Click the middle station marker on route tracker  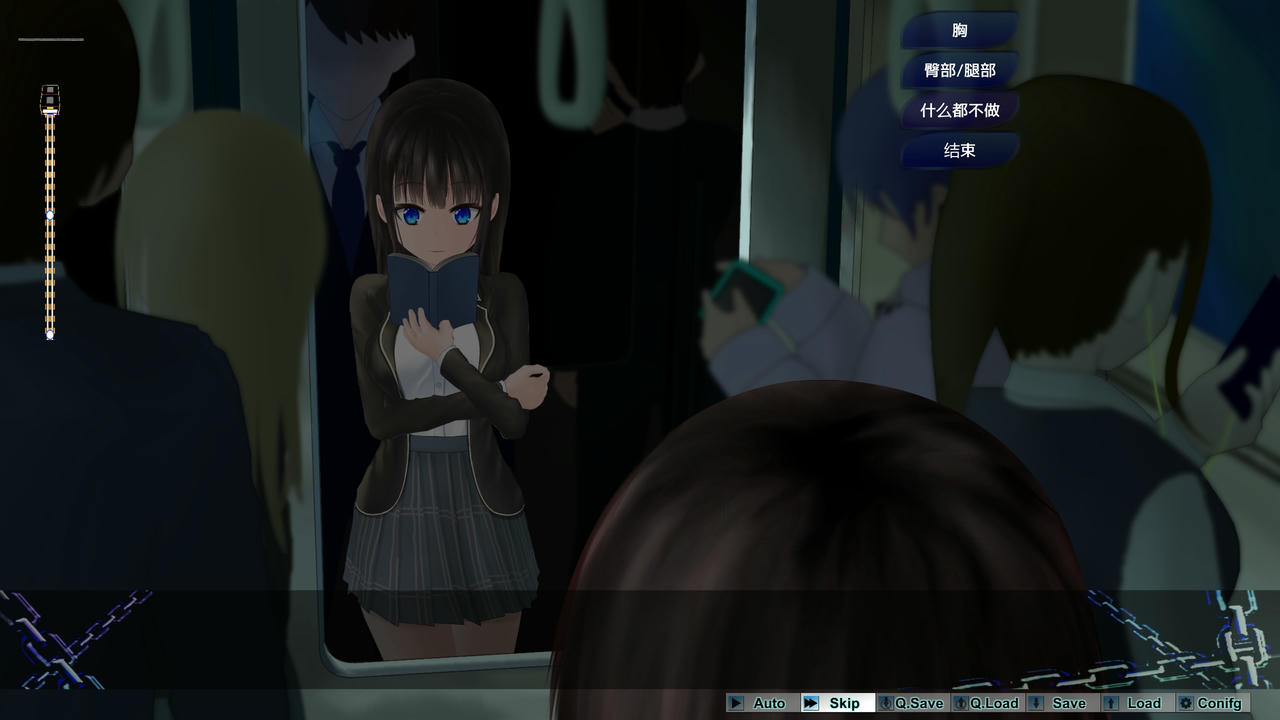point(48,213)
